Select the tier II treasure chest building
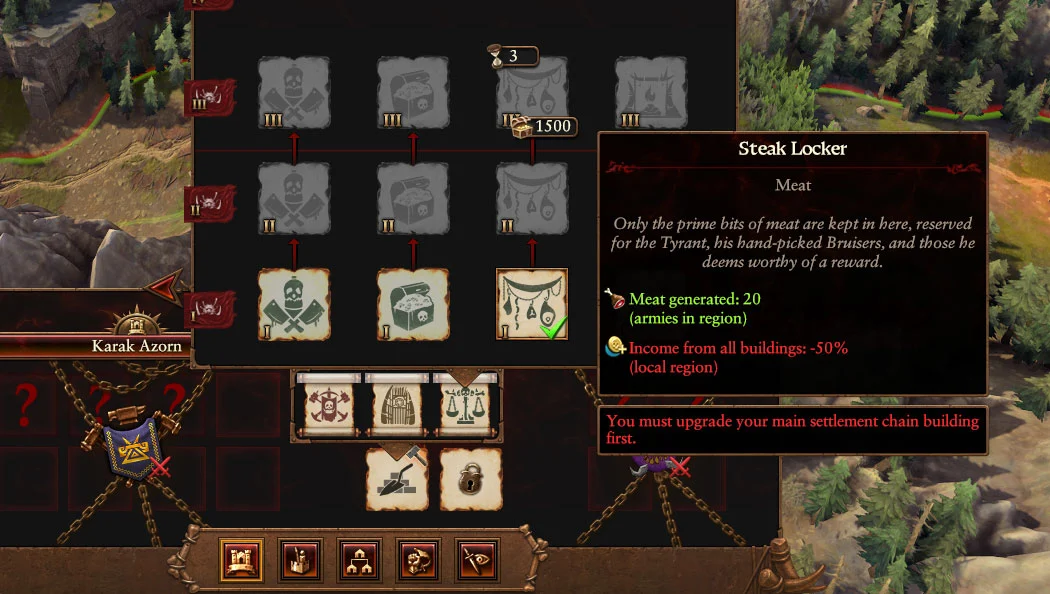 413,199
